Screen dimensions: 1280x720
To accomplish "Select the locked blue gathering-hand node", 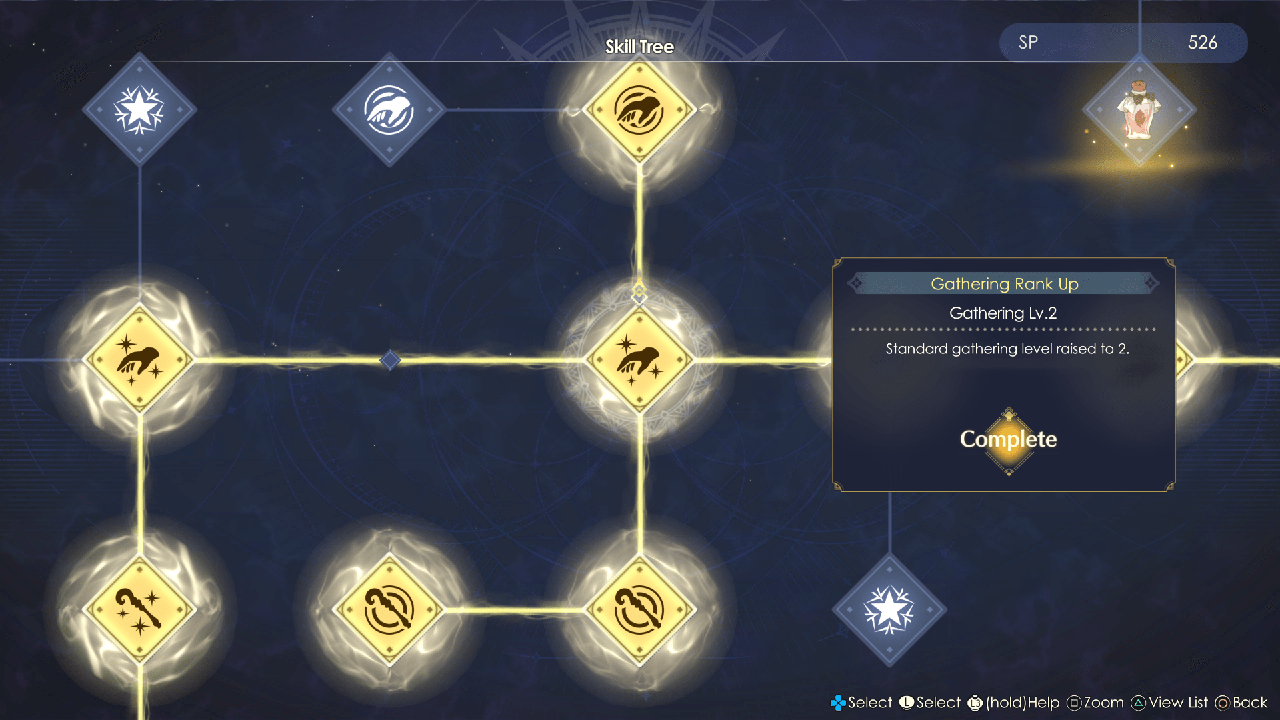I will [x=389, y=109].
